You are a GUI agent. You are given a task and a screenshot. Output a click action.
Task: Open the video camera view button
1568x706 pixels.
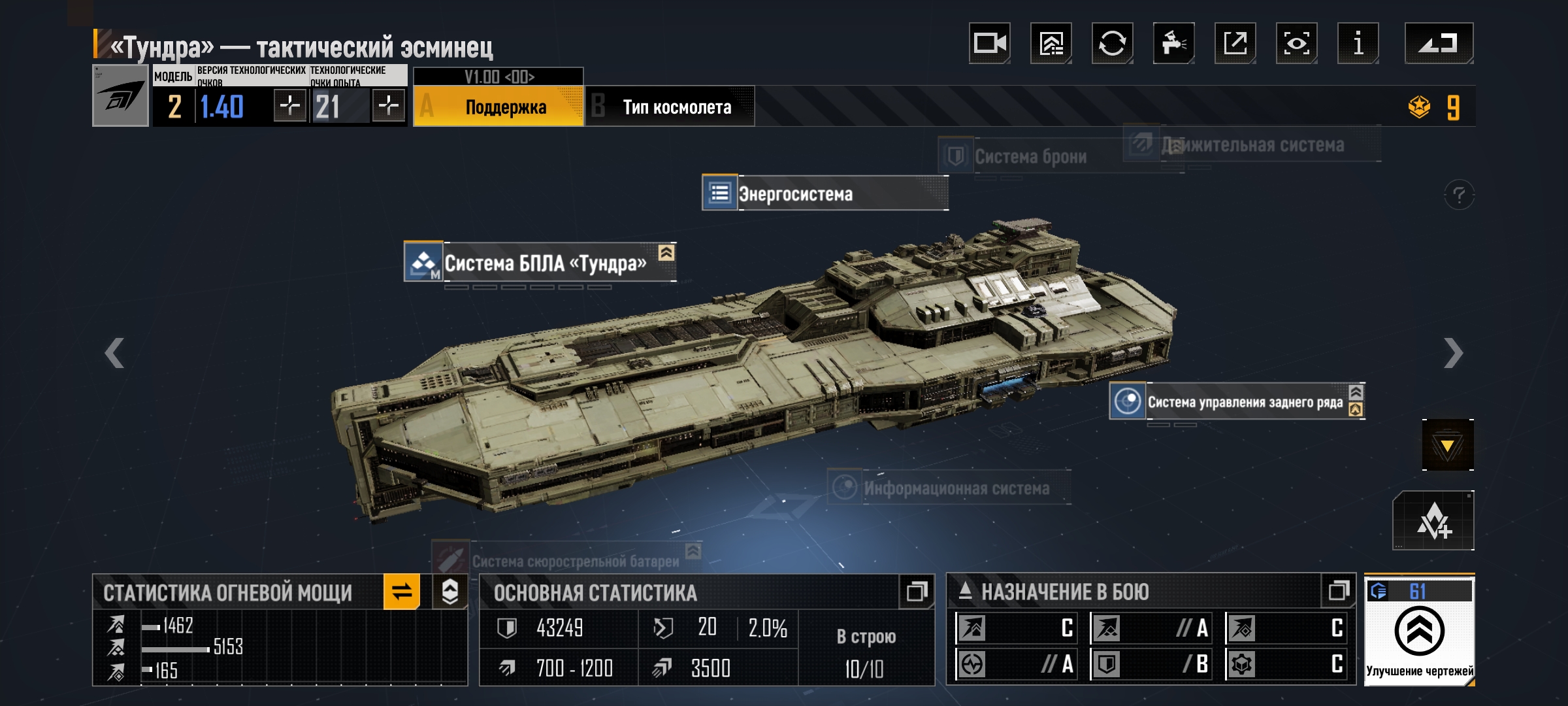989,44
